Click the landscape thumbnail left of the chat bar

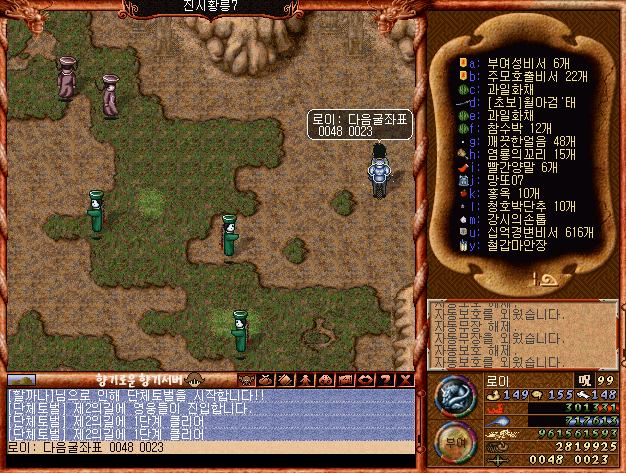tap(21, 380)
